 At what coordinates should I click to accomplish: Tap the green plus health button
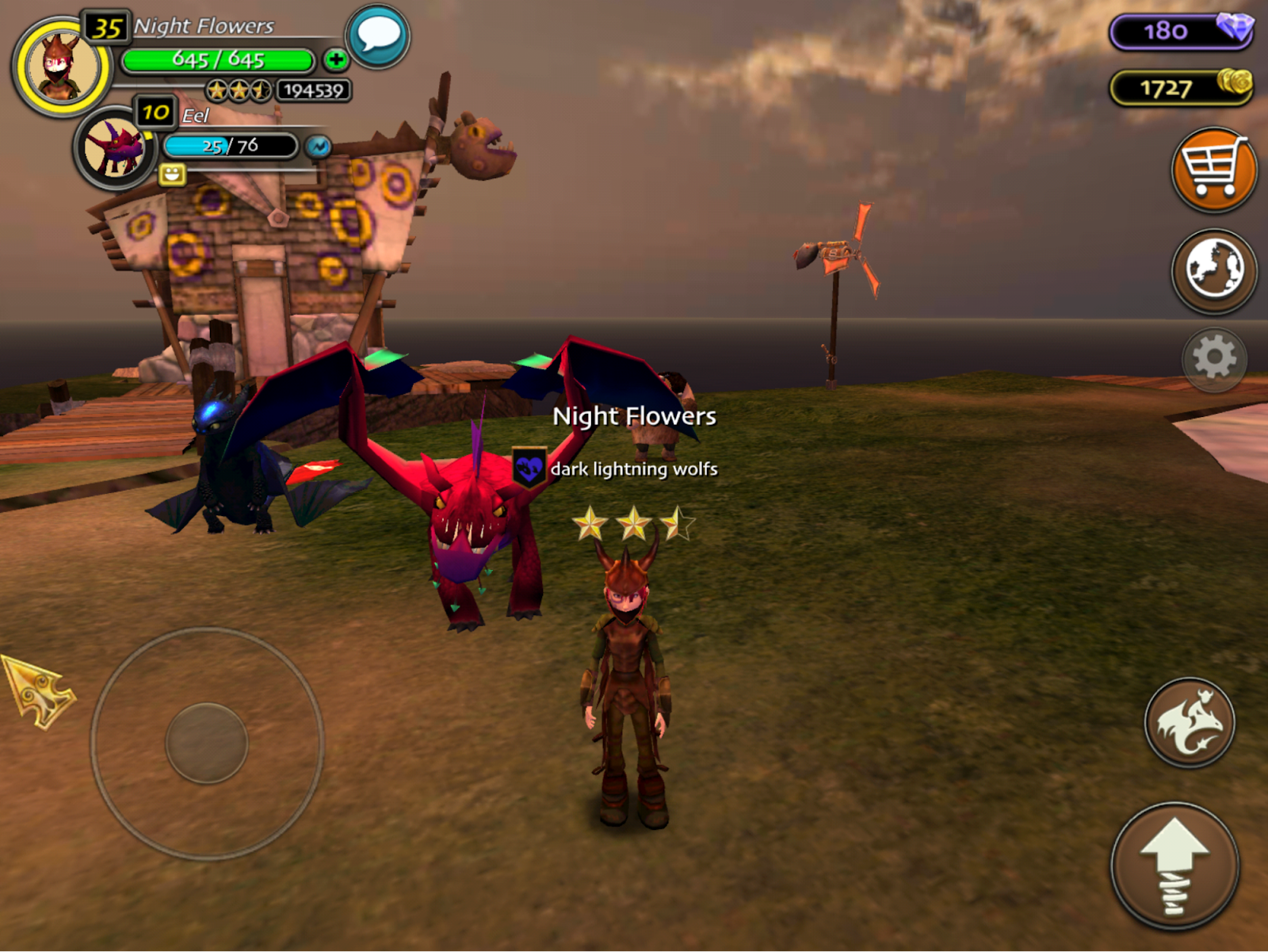click(x=335, y=59)
